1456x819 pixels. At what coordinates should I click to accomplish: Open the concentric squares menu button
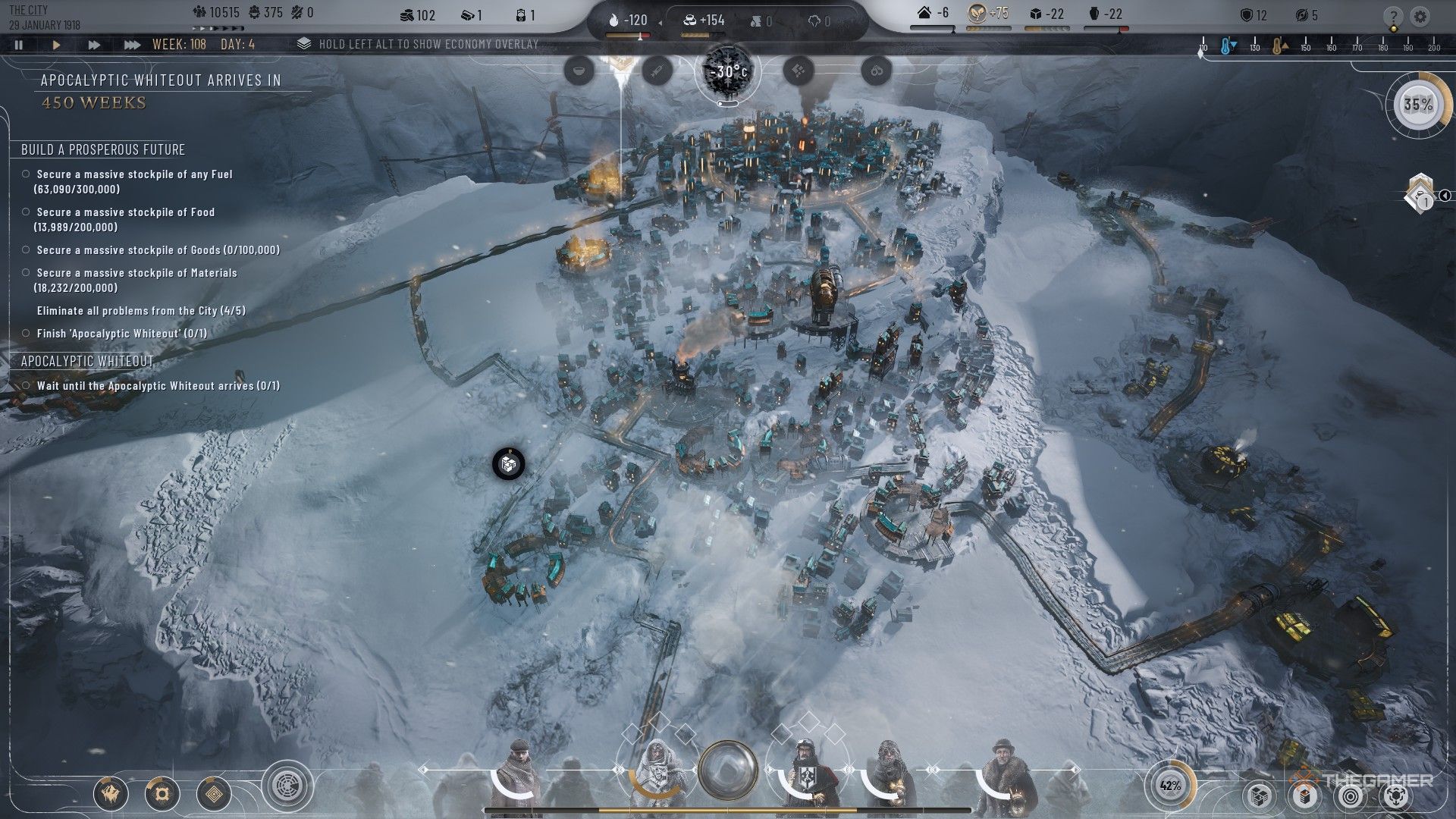(x=214, y=794)
